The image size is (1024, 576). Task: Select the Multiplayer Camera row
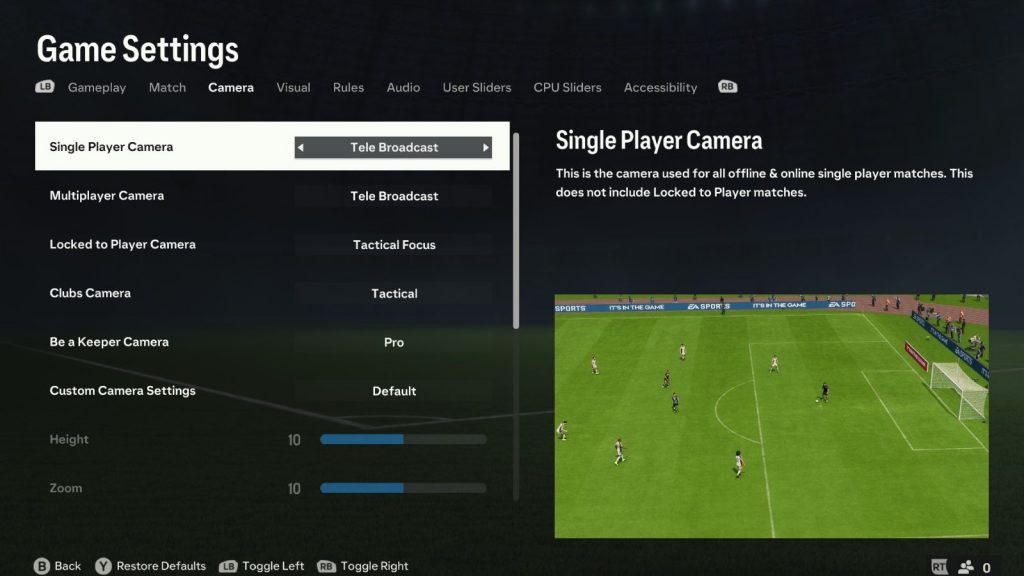pos(272,196)
